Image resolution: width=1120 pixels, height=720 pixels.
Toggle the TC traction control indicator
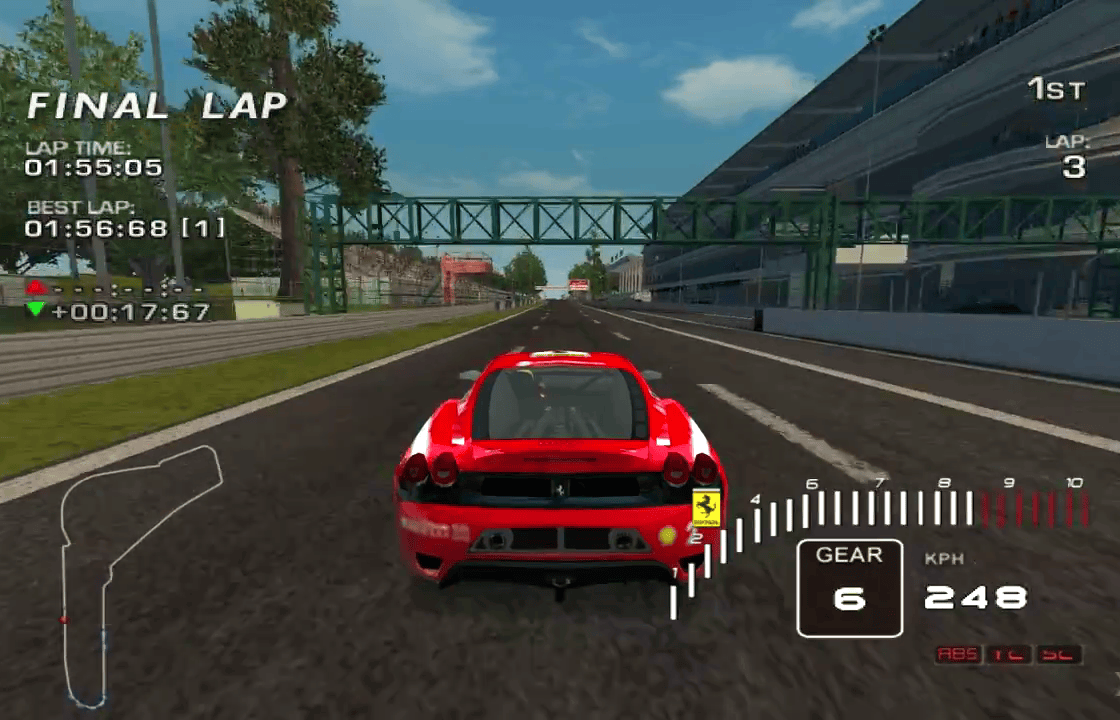[x=1009, y=654]
